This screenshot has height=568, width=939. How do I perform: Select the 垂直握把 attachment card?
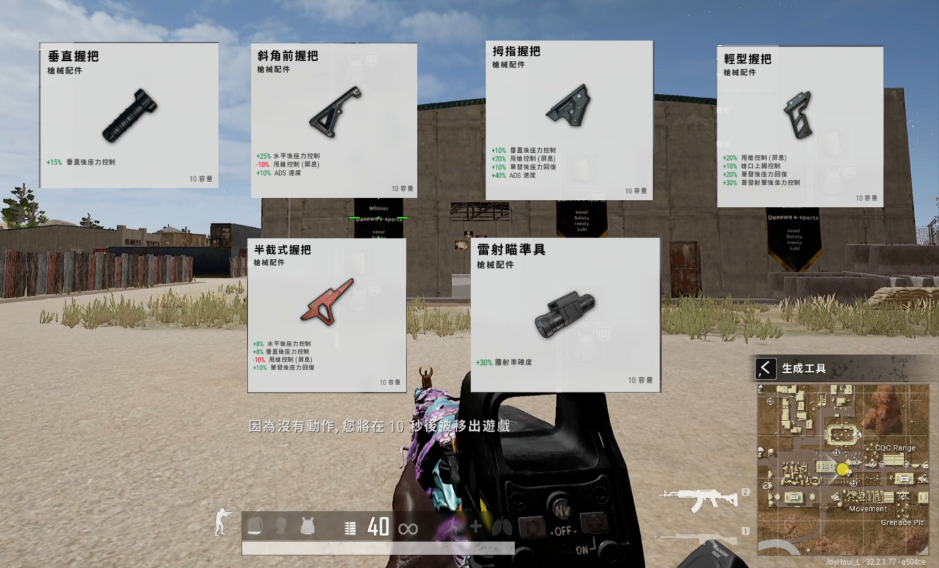tap(129, 115)
